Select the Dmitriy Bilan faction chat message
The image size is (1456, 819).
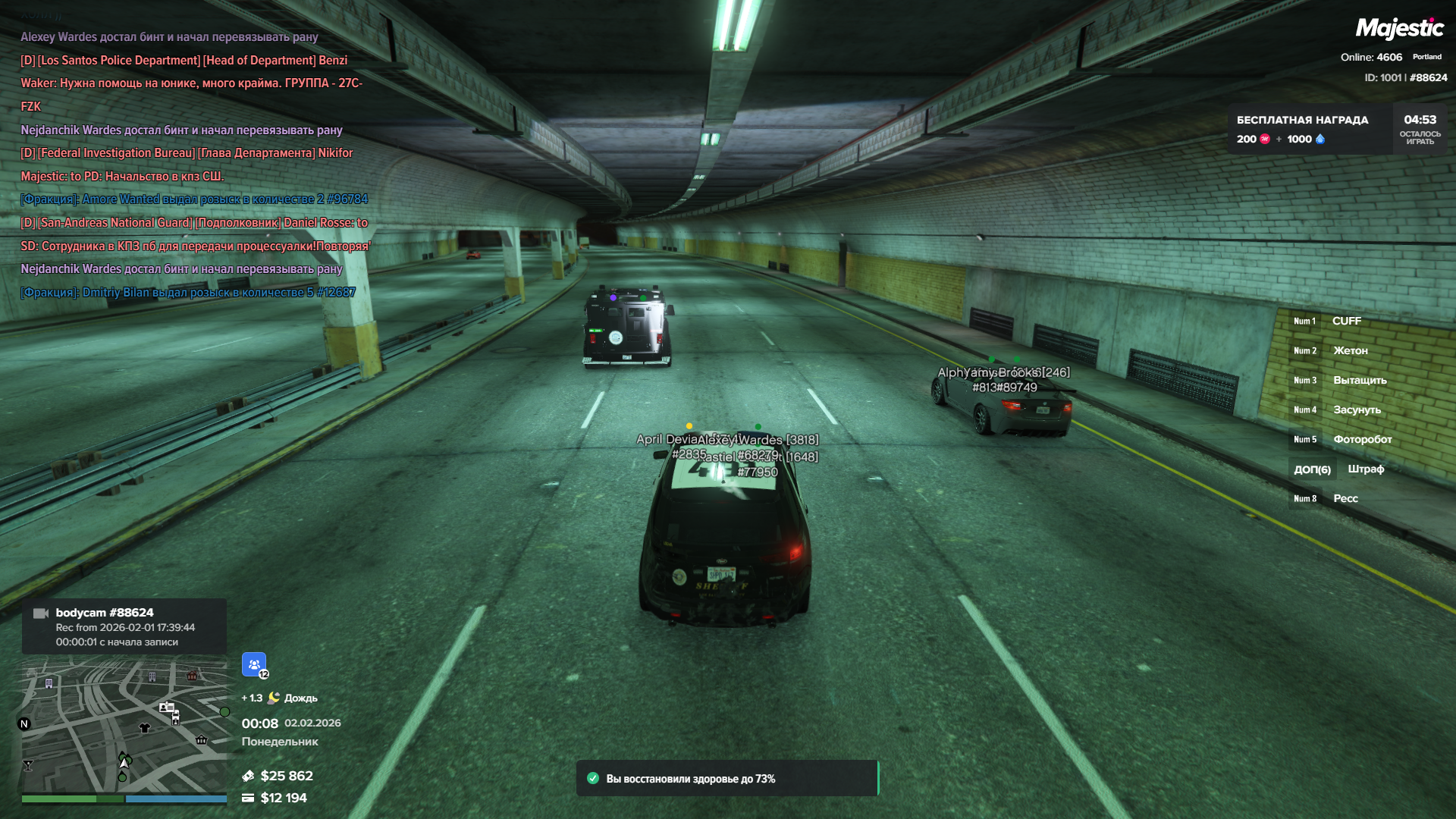(187, 293)
